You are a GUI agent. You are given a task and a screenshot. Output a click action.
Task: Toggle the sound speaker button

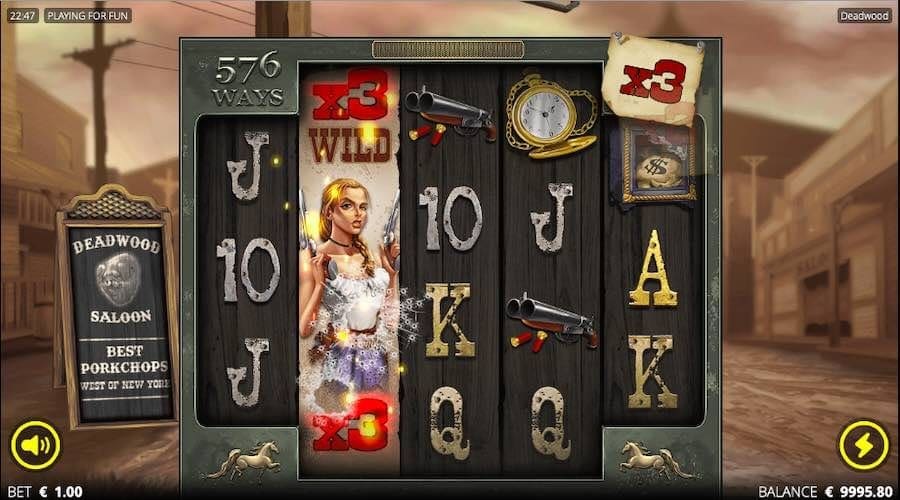pos(35,447)
